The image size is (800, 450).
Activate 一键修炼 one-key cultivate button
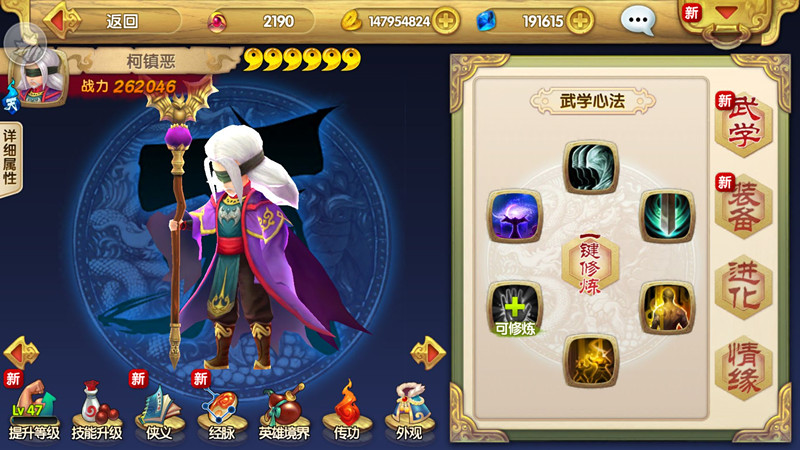(590, 263)
